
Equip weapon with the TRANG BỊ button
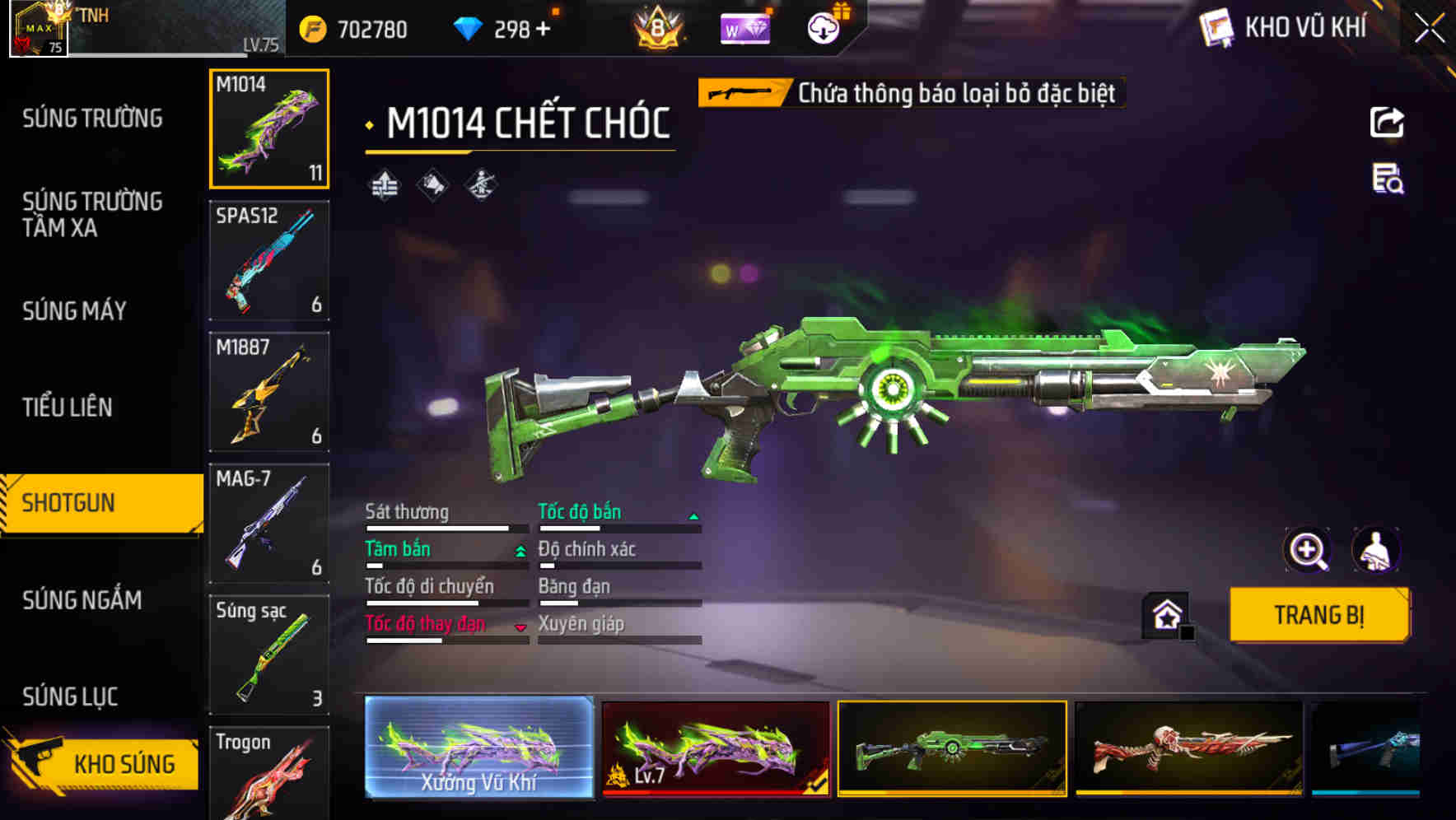(x=1318, y=615)
